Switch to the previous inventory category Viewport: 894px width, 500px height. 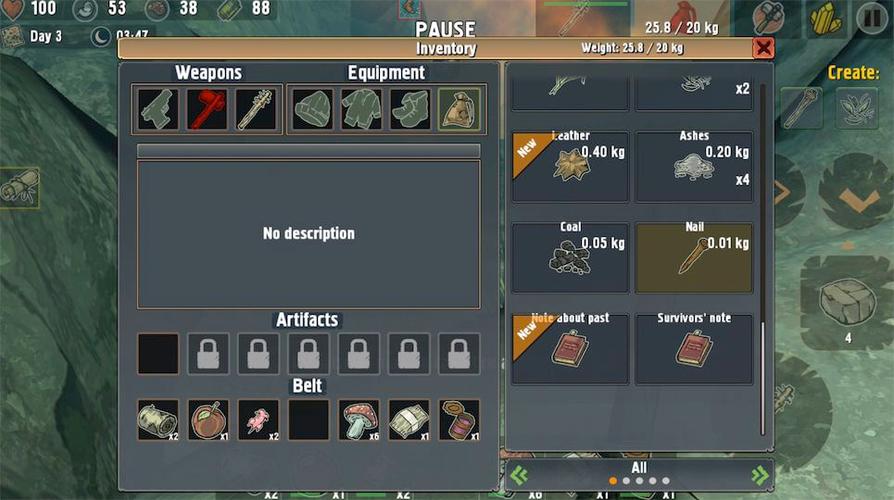click(x=519, y=474)
